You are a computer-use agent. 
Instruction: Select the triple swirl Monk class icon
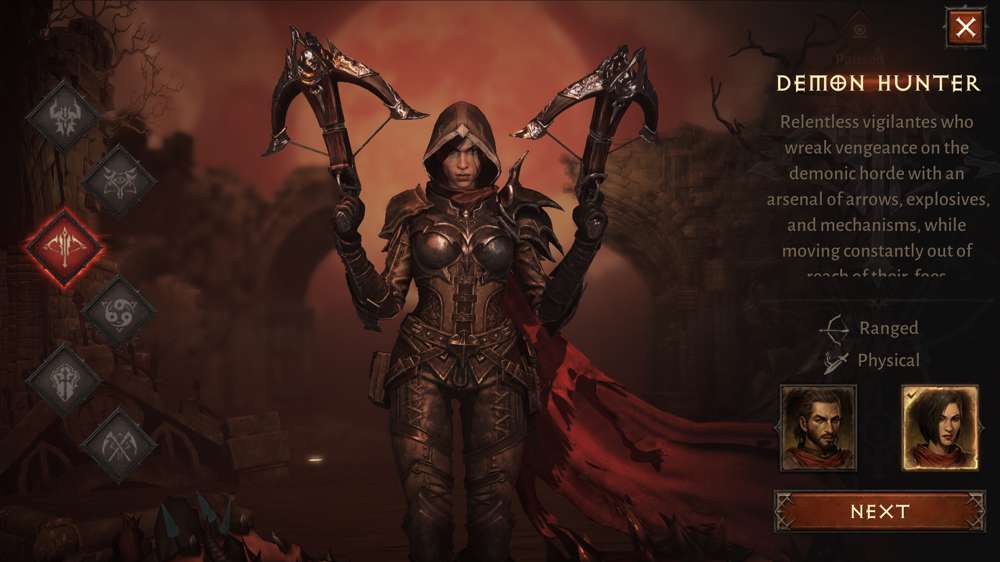119,313
